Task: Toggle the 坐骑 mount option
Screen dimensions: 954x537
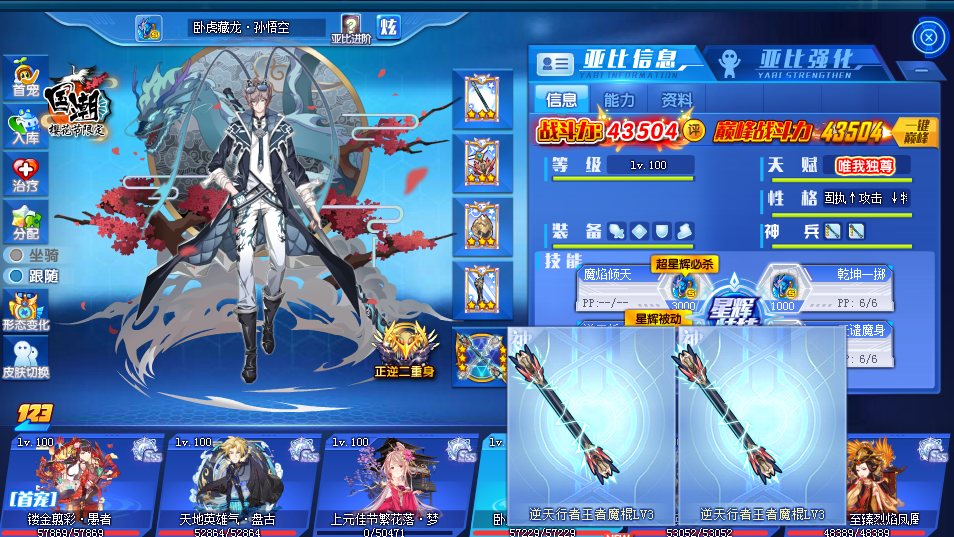Action: [x=35, y=256]
